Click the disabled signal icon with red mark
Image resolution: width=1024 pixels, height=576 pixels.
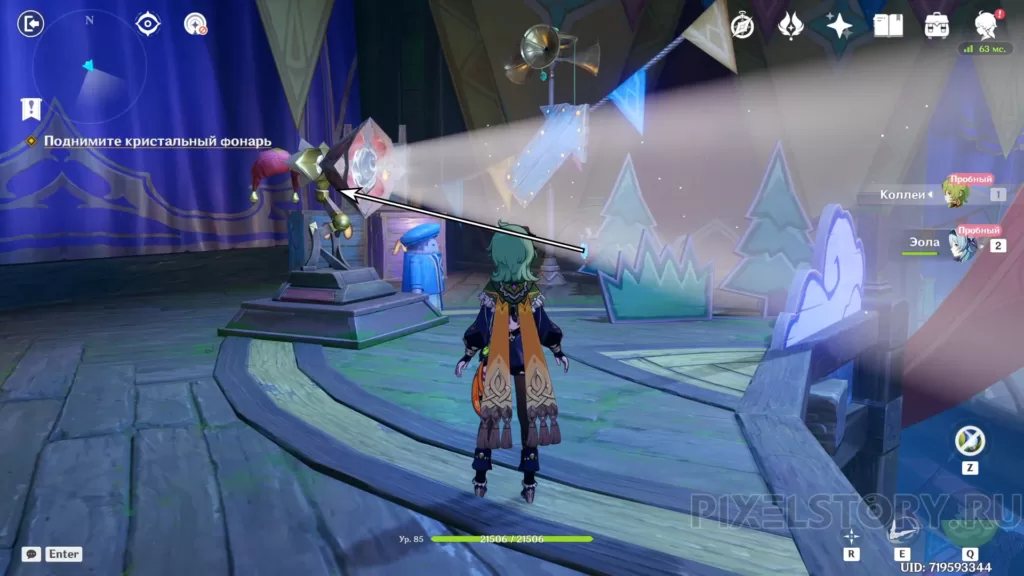point(195,24)
